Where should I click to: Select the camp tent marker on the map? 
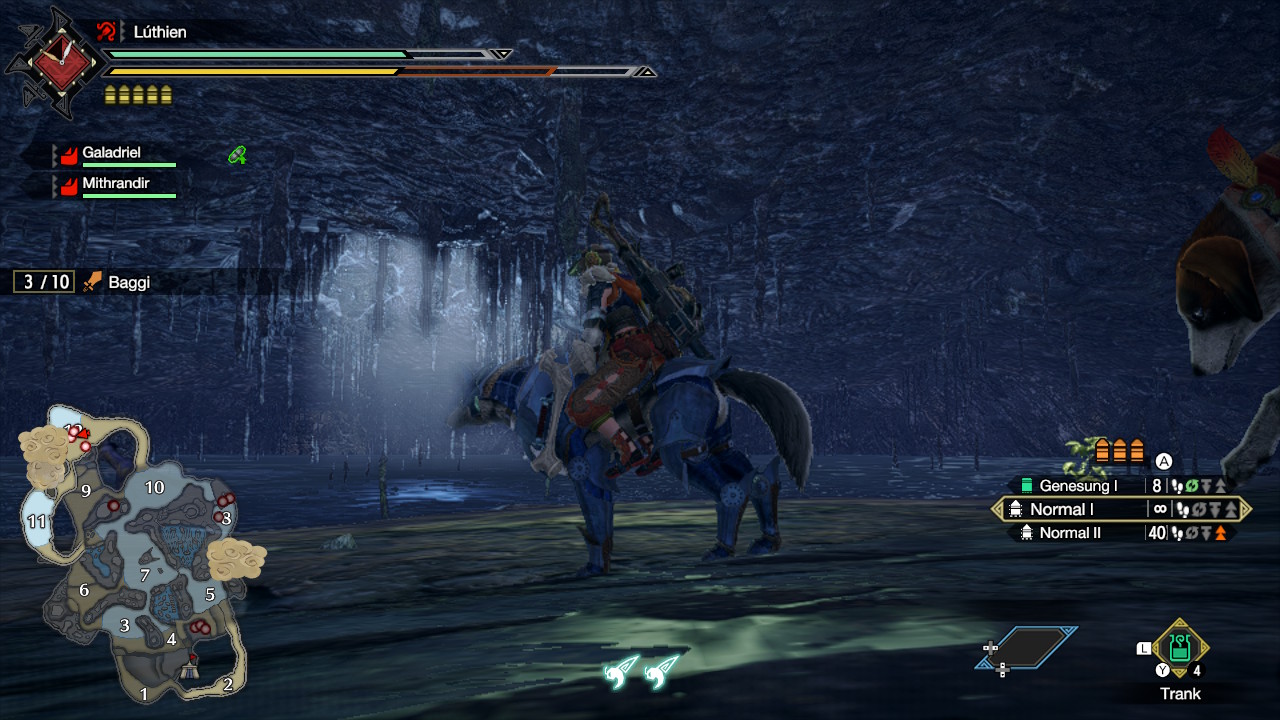190,672
